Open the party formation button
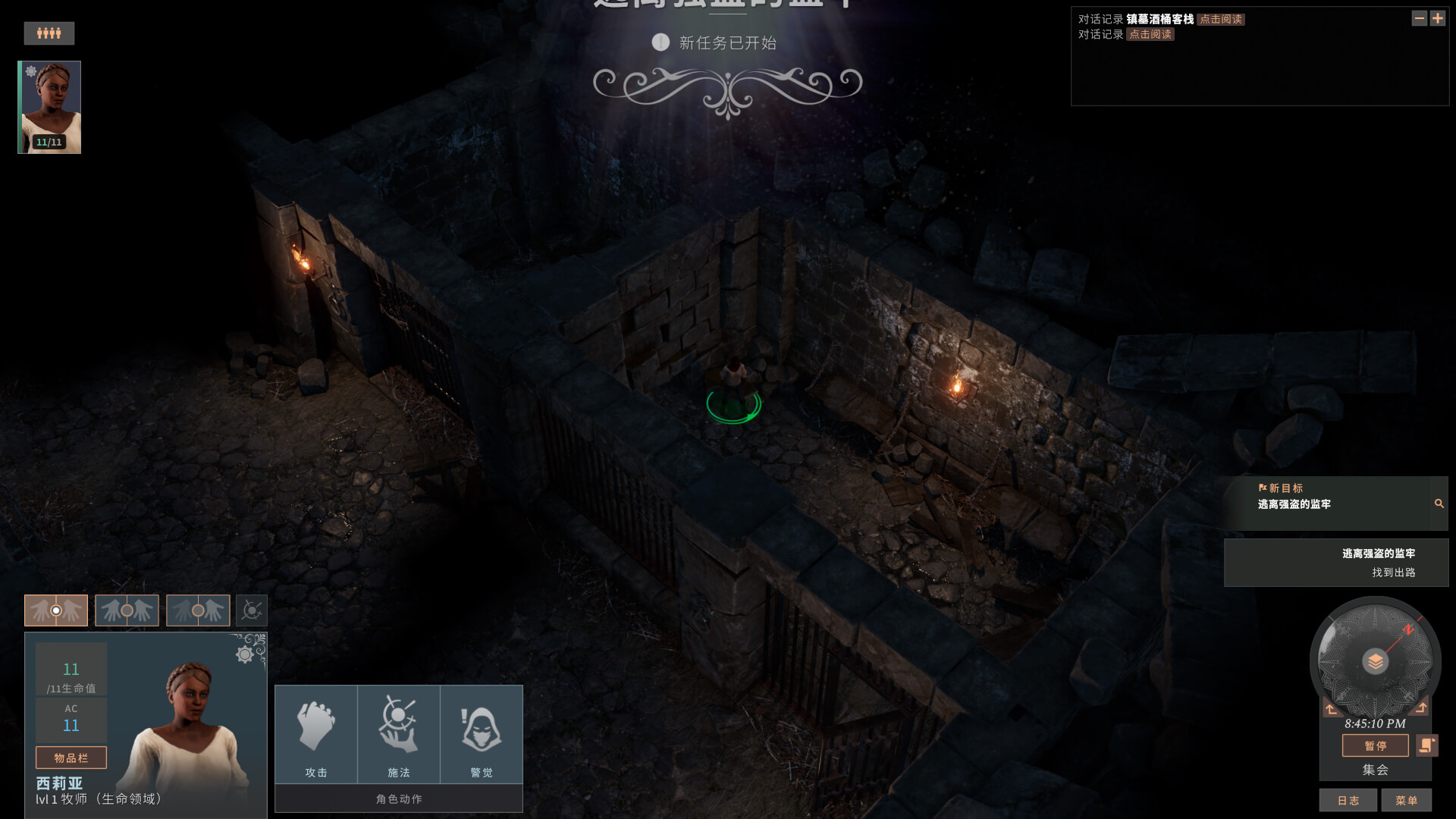 pyautogui.click(x=49, y=33)
